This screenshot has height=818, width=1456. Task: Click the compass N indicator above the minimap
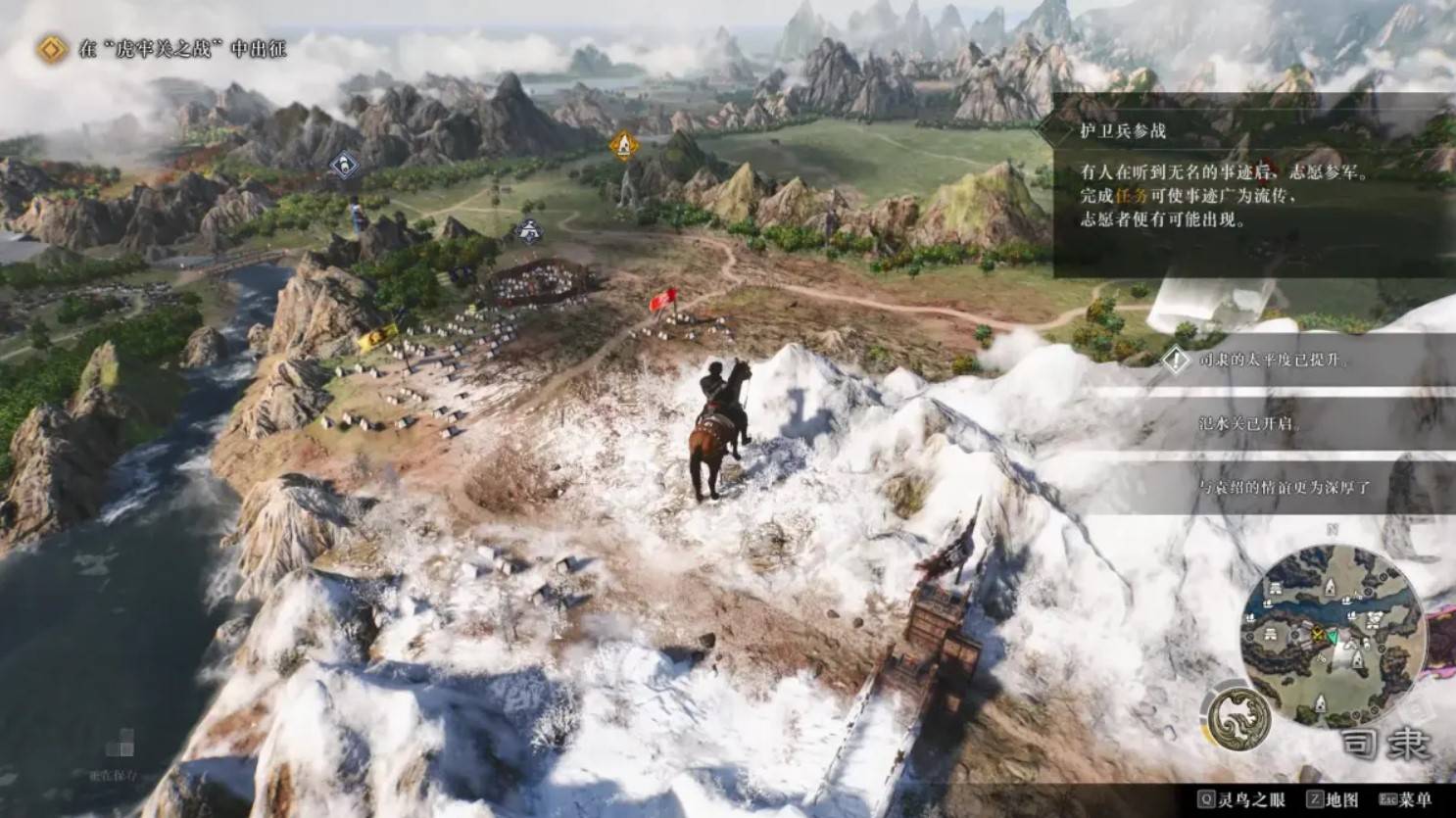tap(1332, 530)
